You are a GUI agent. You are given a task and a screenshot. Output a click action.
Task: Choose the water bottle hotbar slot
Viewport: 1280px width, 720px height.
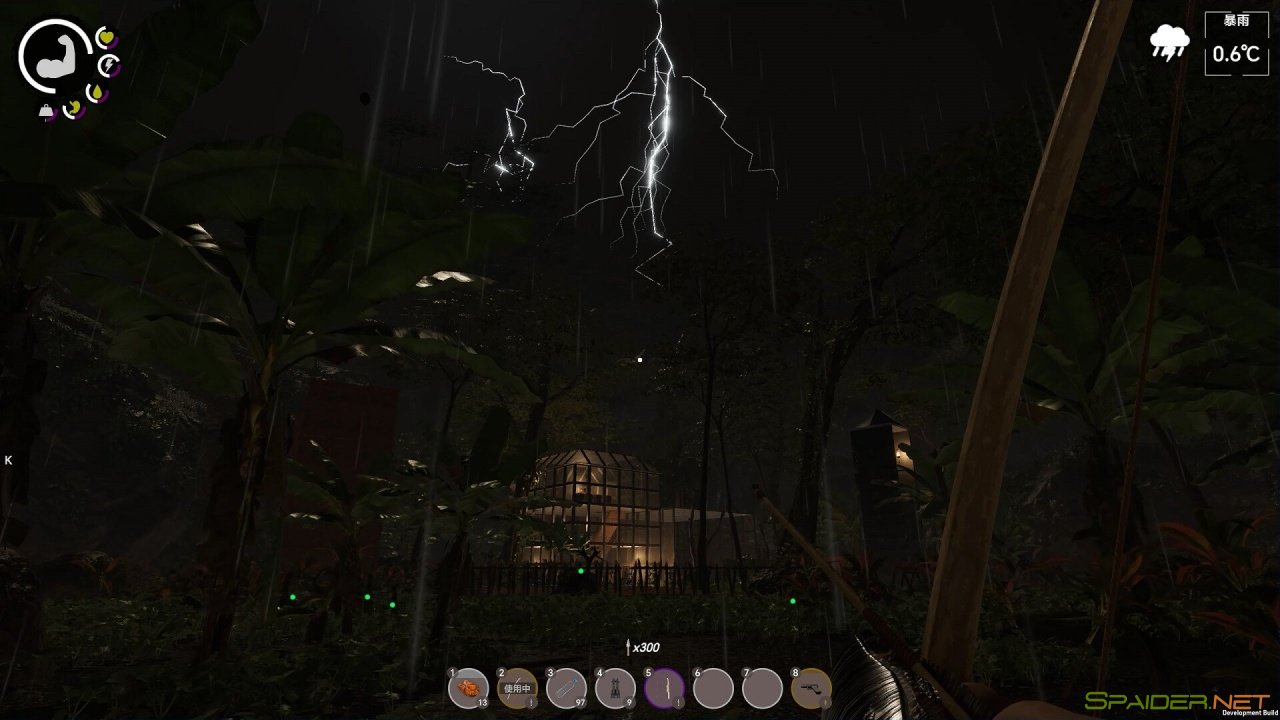pyautogui.click(x=566, y=688)
